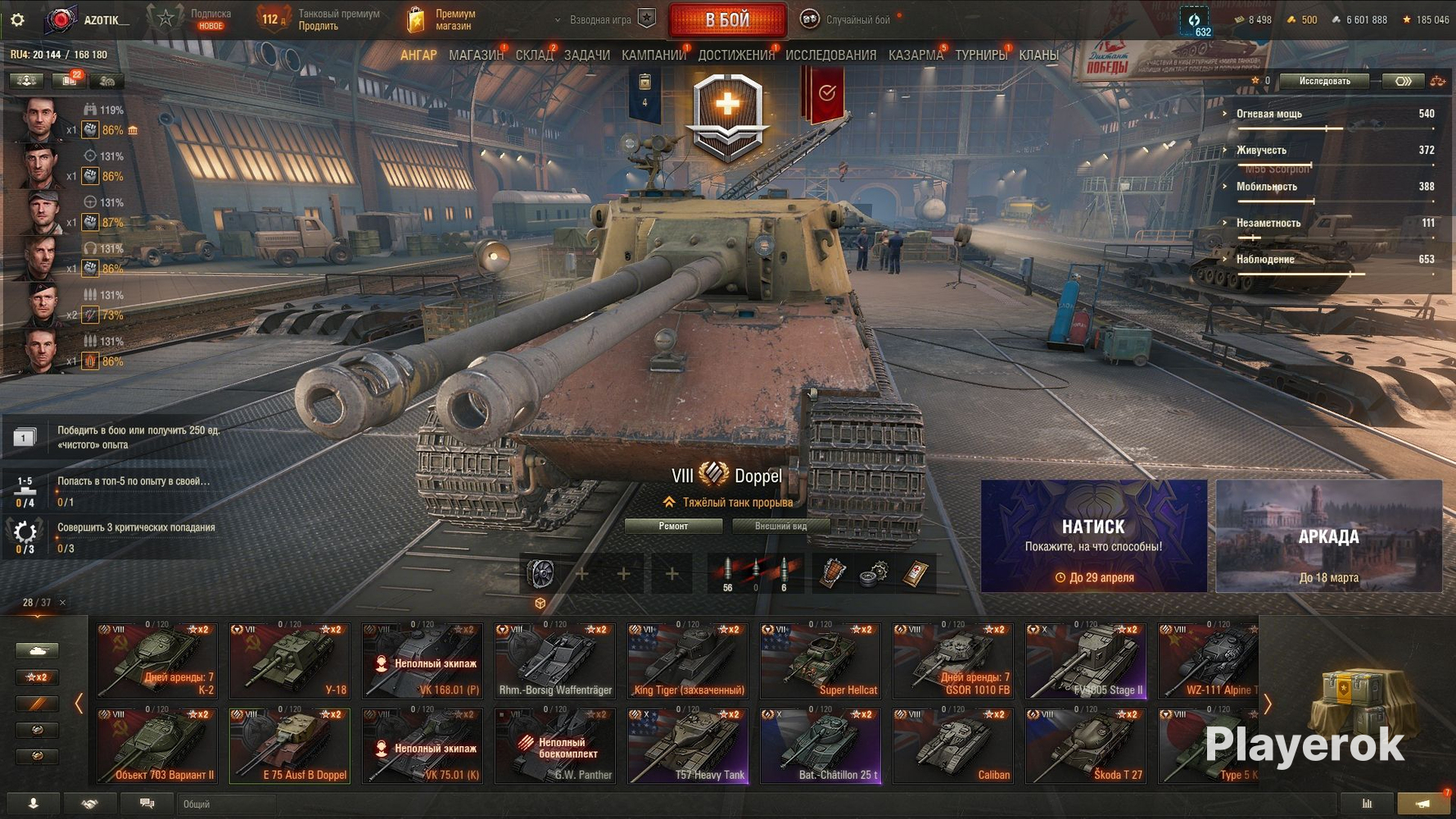The height and width of the screenshot is (819, 1456).
Task: Open the АРКАДА mode banner
Action: click(x=1328, y=536)
